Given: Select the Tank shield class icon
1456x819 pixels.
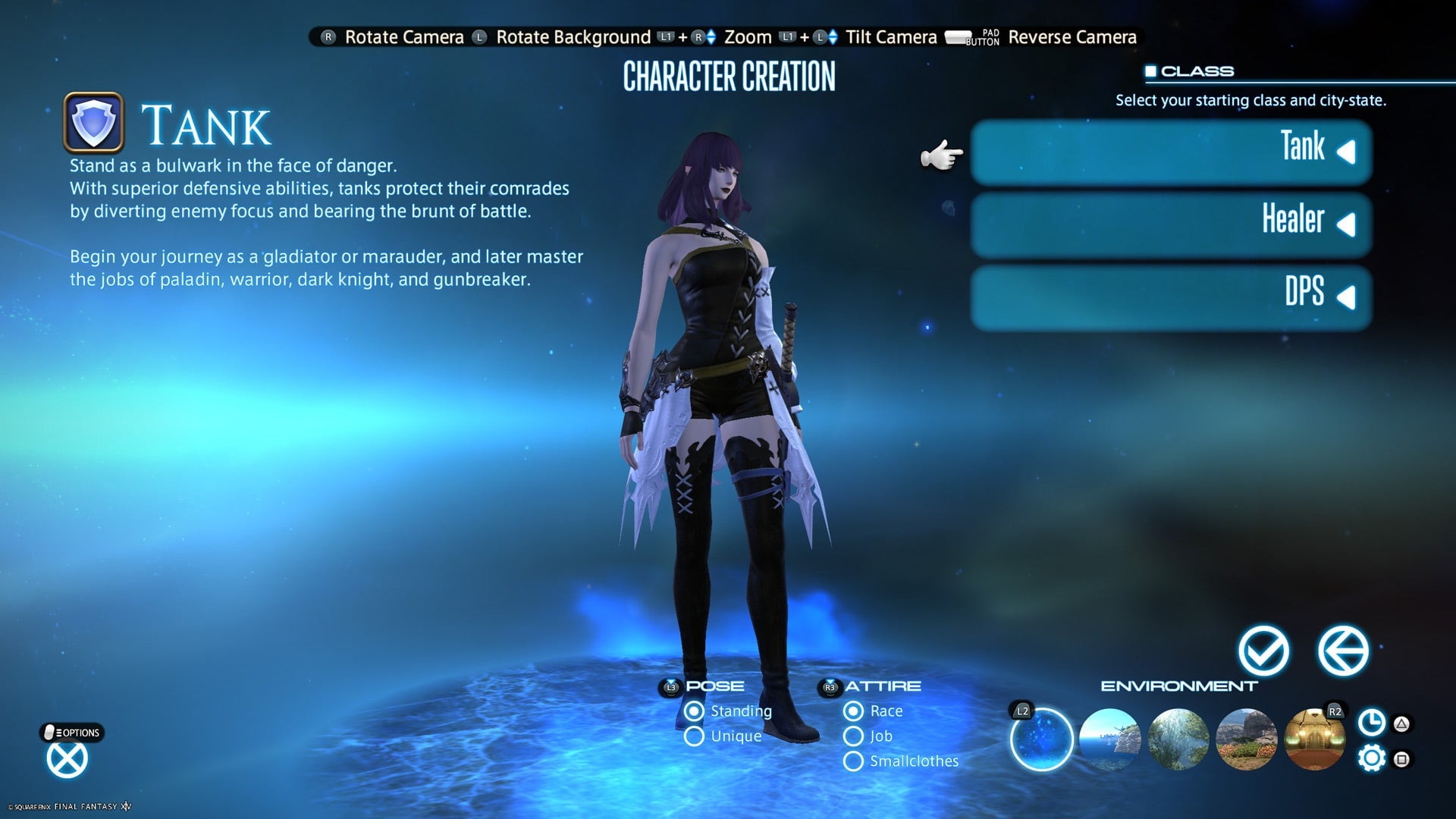Looking at the screenshot, I should click(x=94, y=124).
